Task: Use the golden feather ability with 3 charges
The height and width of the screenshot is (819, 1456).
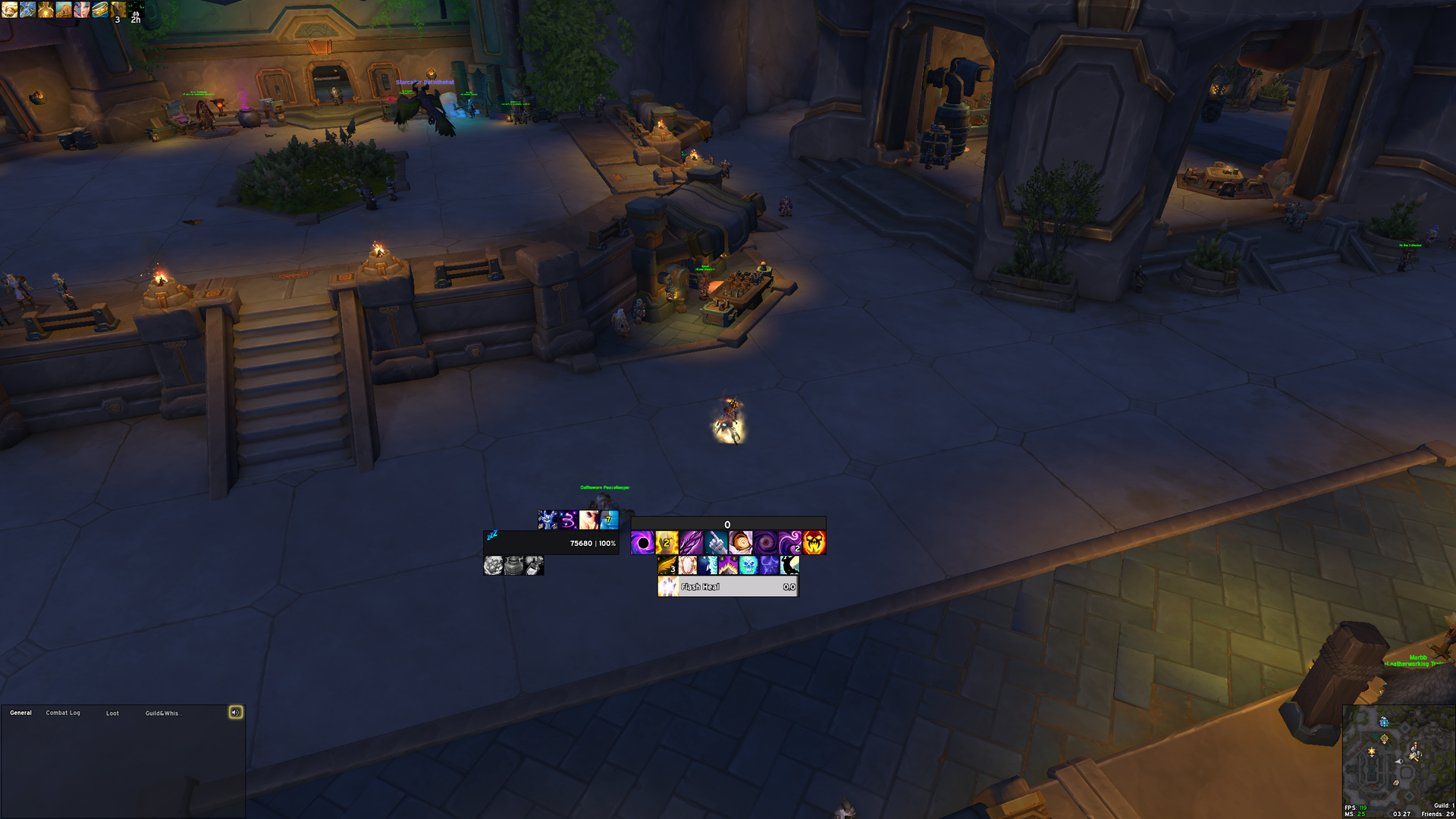Action: point(667,566)
